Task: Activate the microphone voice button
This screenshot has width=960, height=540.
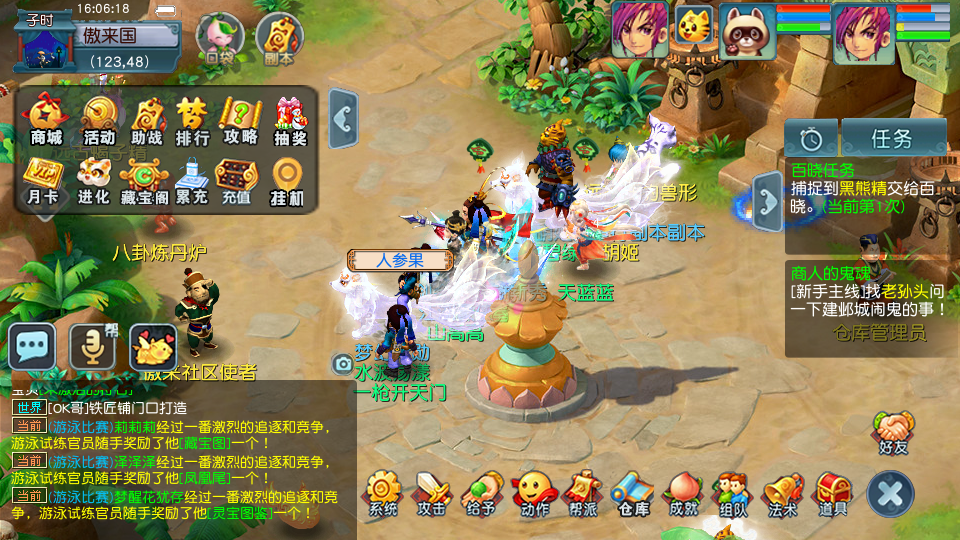Action: 91,347
